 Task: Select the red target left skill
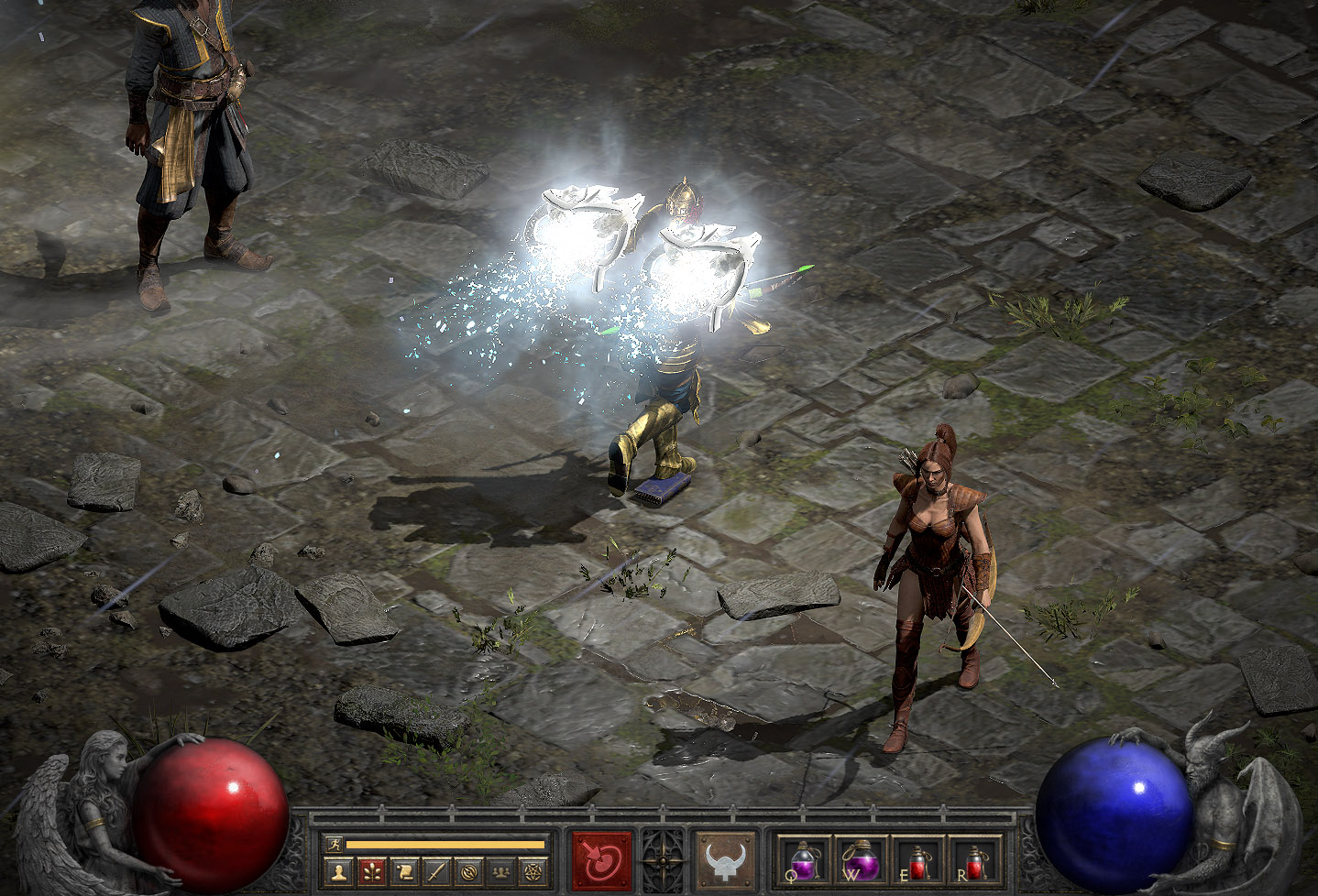[x=602, y=860]
